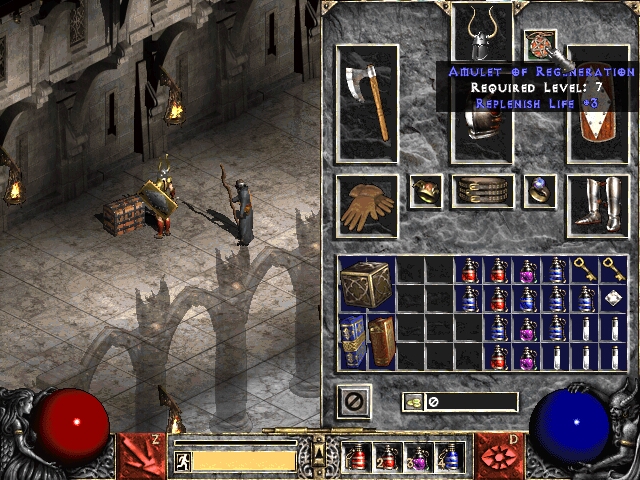Select the brown tome in inventory

[x=381, y=341]
